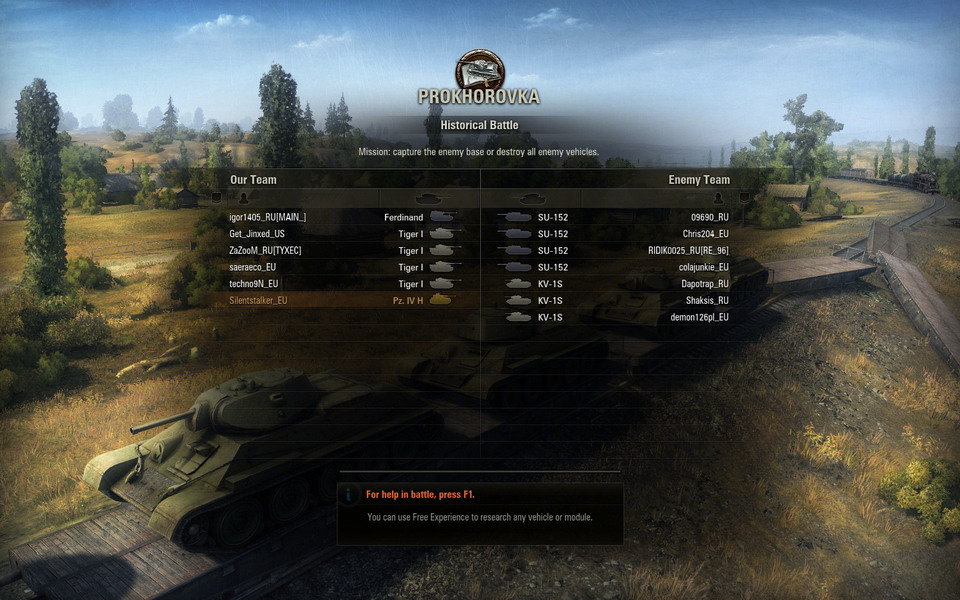Click saeraeco_EU in the team list

pyautogui.click(x=257, y=268)
